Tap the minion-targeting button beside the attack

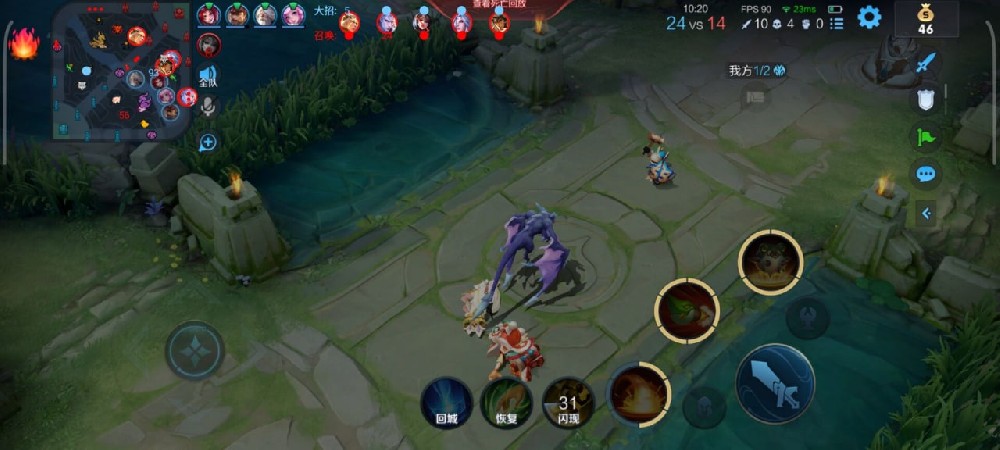click(x=704, y=404)
